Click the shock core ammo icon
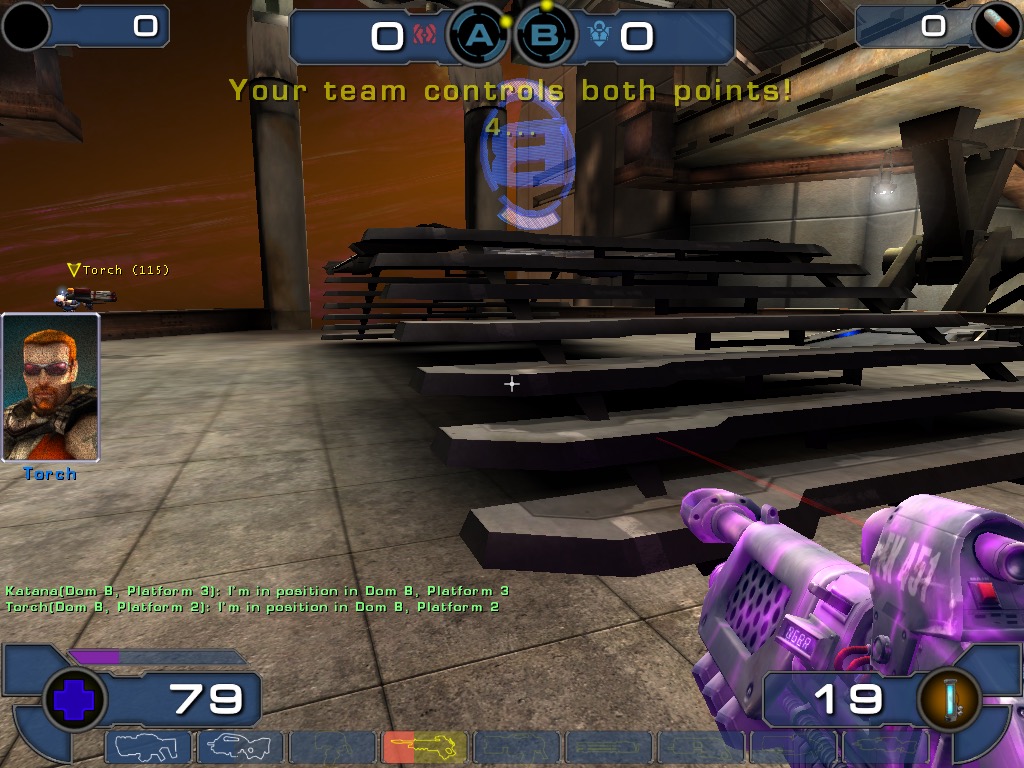This screenshot has width=1024, height=768. pos(948,699)
